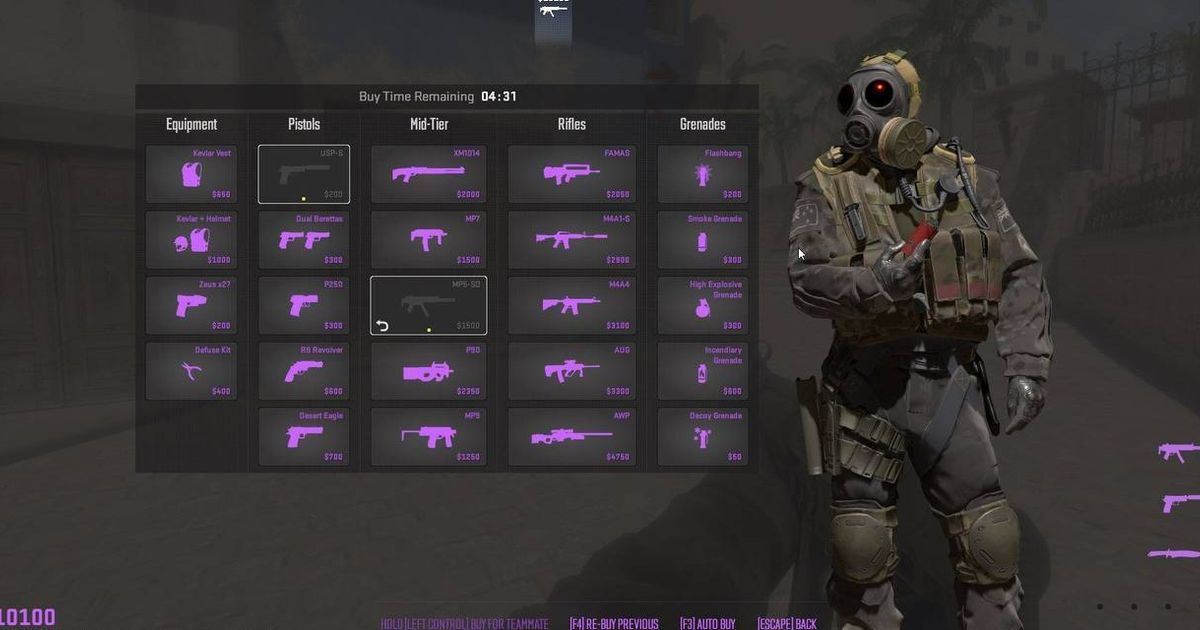Buy the Incendiary Grenade
Viewport: 1200px width, 630px height.
702,372
